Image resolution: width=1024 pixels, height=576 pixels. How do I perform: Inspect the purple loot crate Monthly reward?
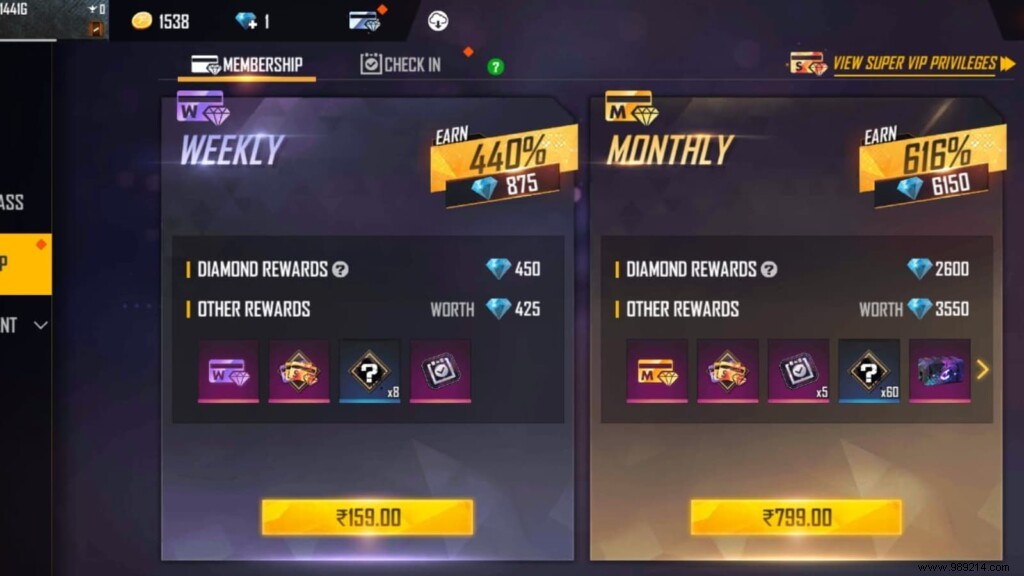[938, 371]
